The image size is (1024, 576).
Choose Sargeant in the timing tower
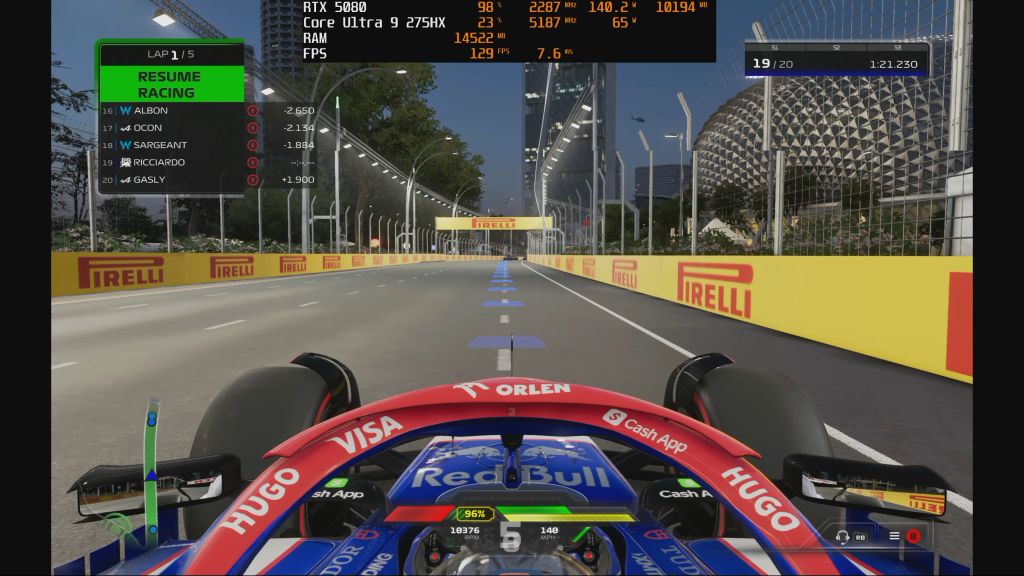coord(170,145)
